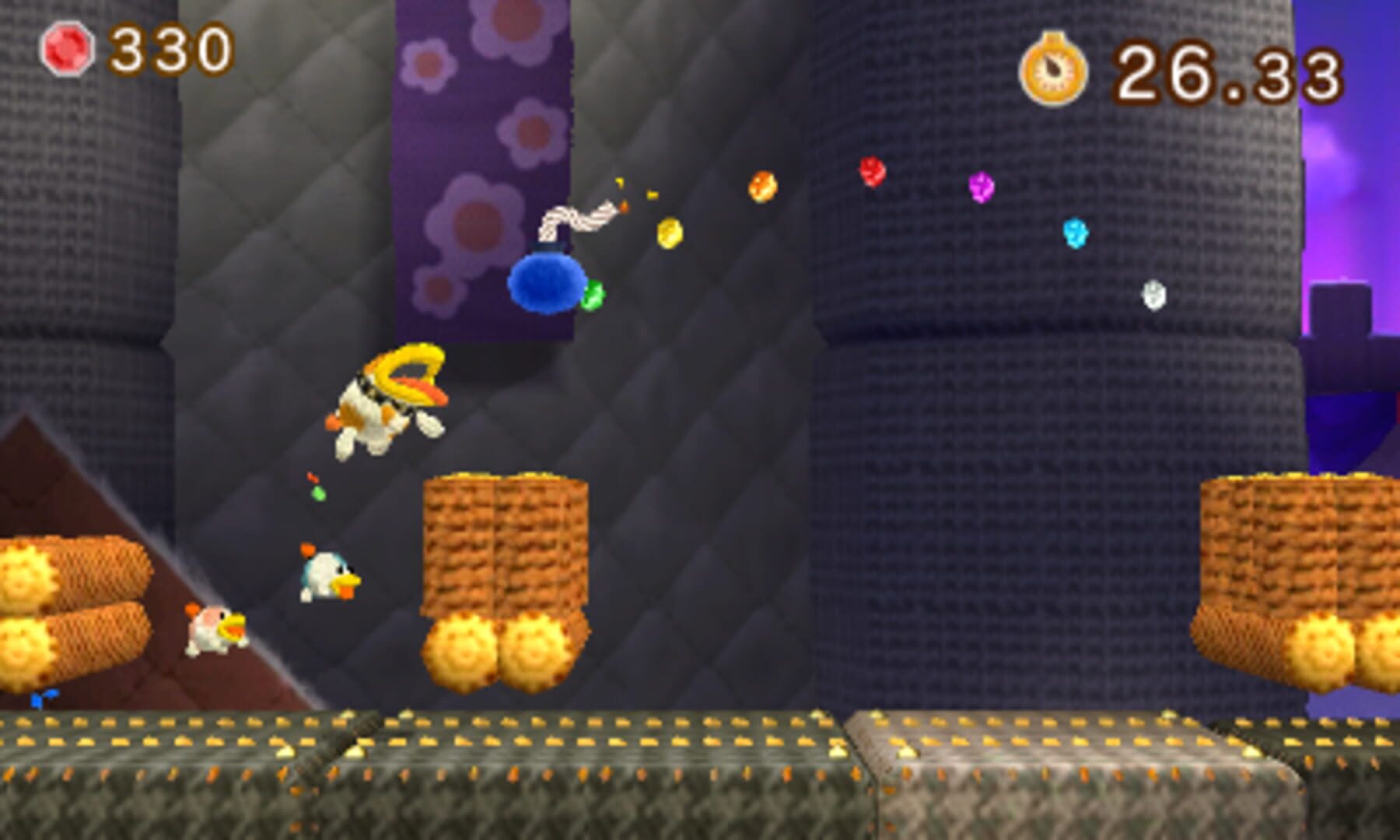The height and width of the screenshot is (840, 1400).
Task: Select the orange bead in the arc
Action: [761, 187]
